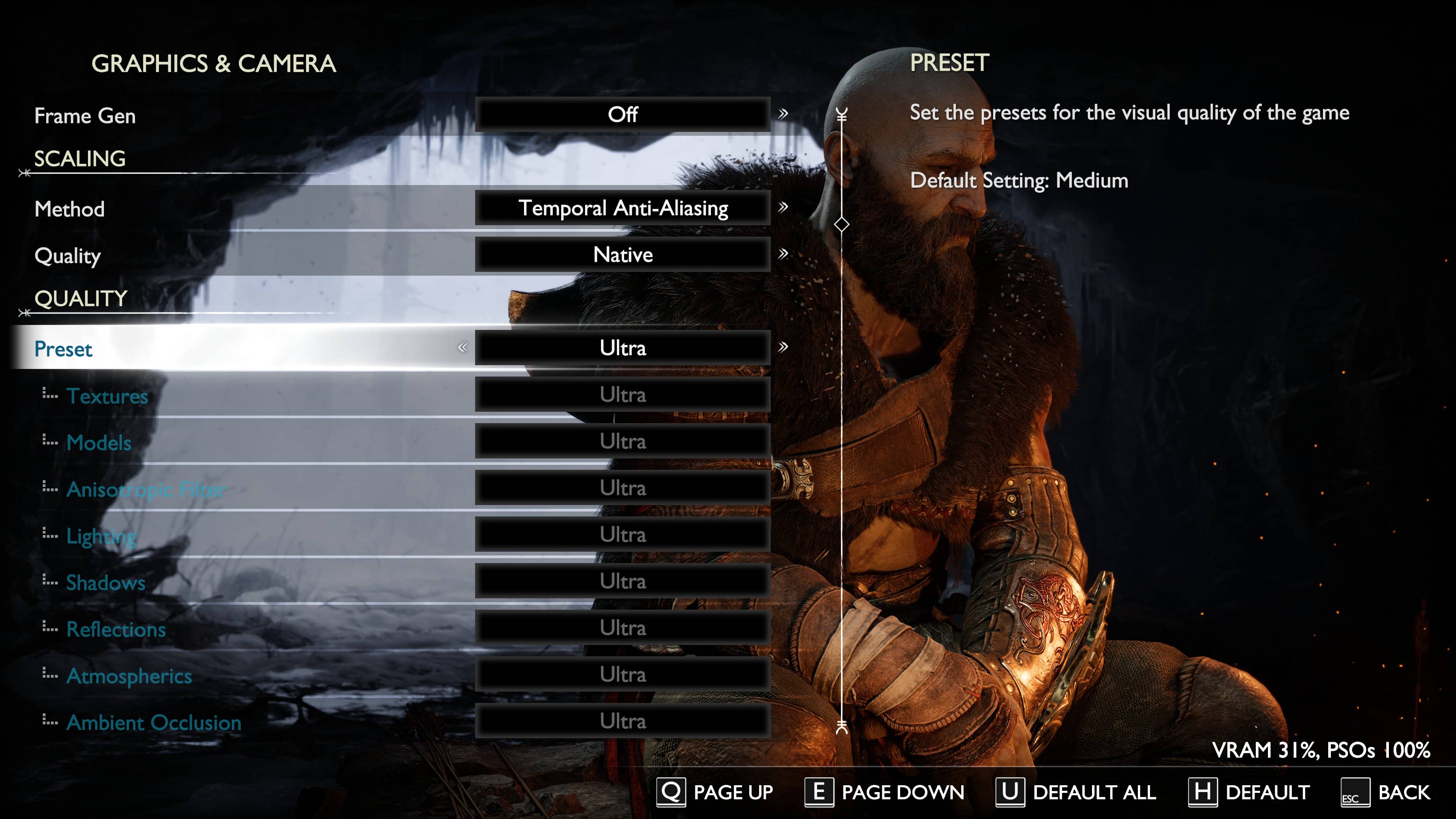1456x819 pixels.
Task: Click the right arrow beside Temporal Anti-Aliasing
Action: pyautogui.click(x=783, y=207)
